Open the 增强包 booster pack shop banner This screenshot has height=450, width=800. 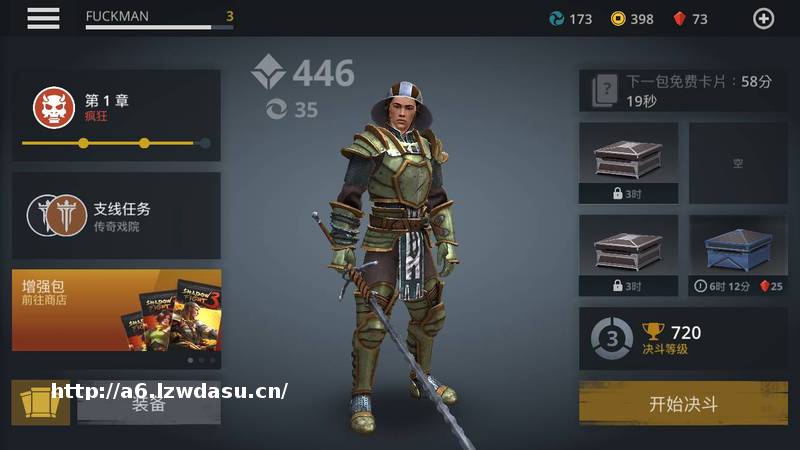(x=116, y=310)
